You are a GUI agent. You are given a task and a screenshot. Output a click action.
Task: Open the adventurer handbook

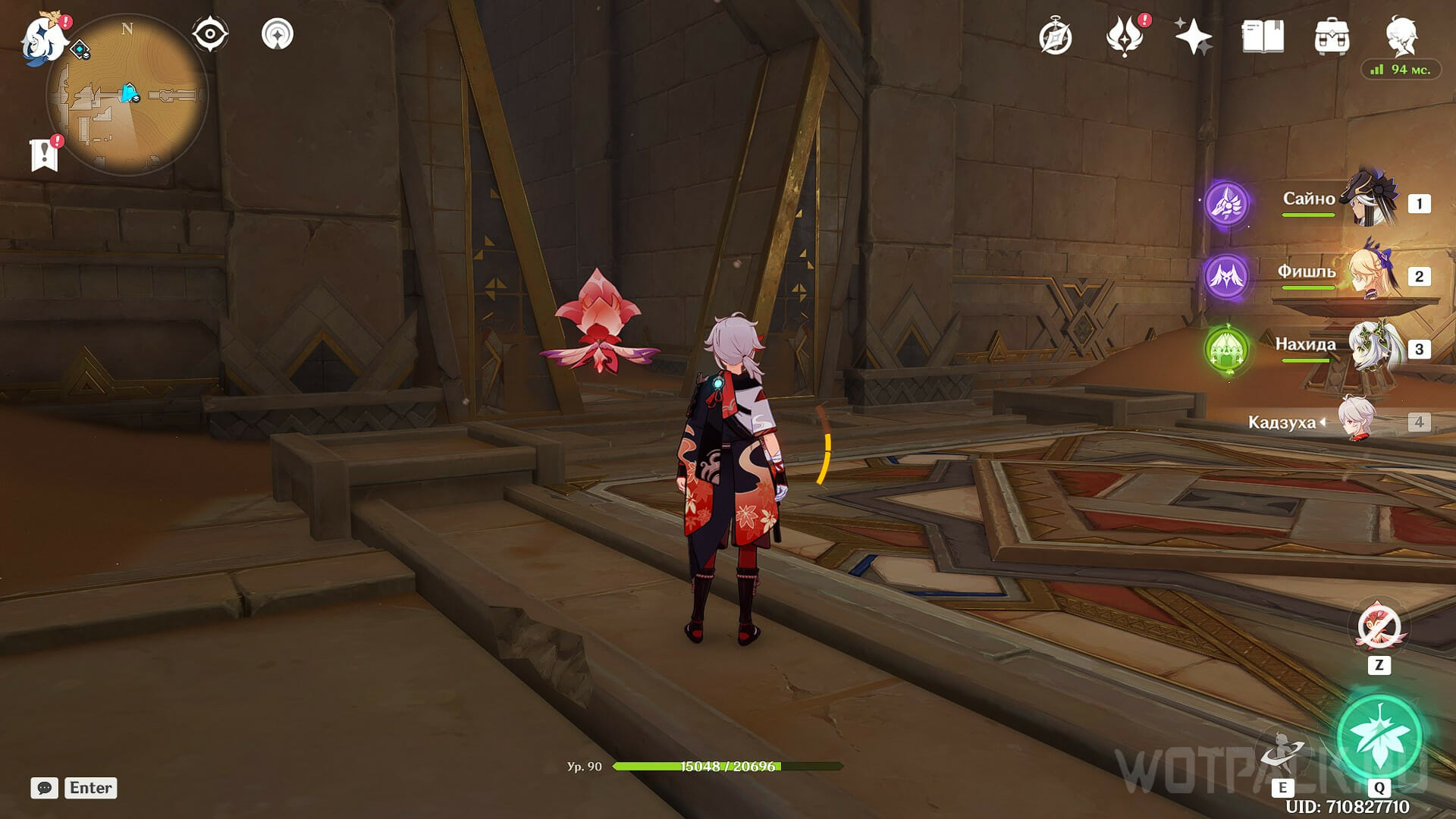click(x=1263, y=37)
